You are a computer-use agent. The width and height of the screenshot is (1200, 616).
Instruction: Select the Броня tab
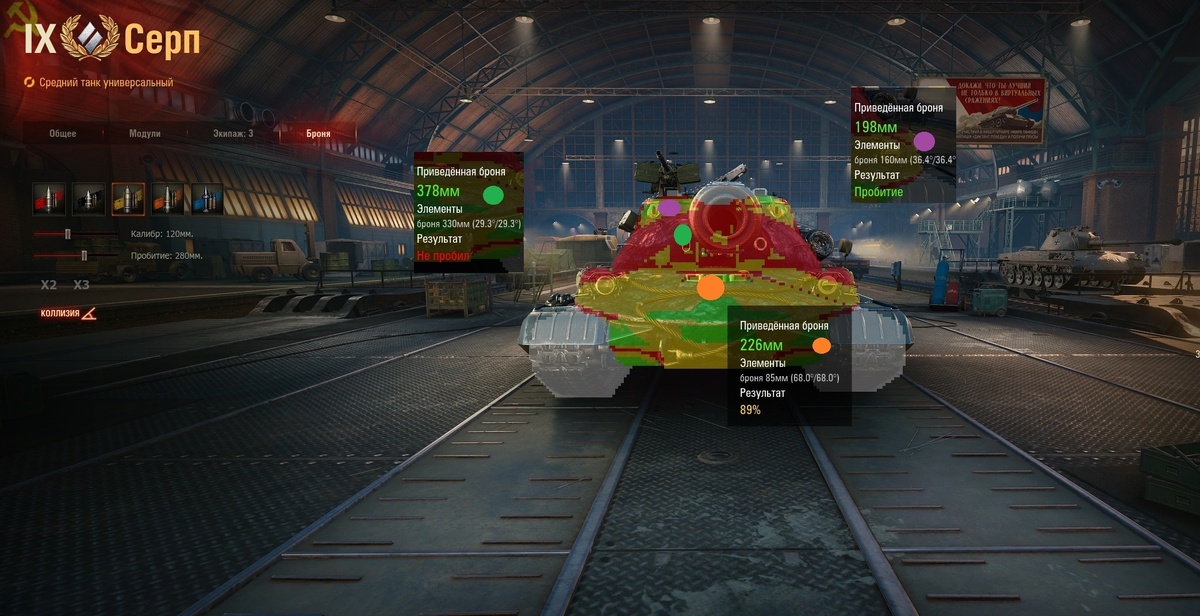[x=318, y=133]
